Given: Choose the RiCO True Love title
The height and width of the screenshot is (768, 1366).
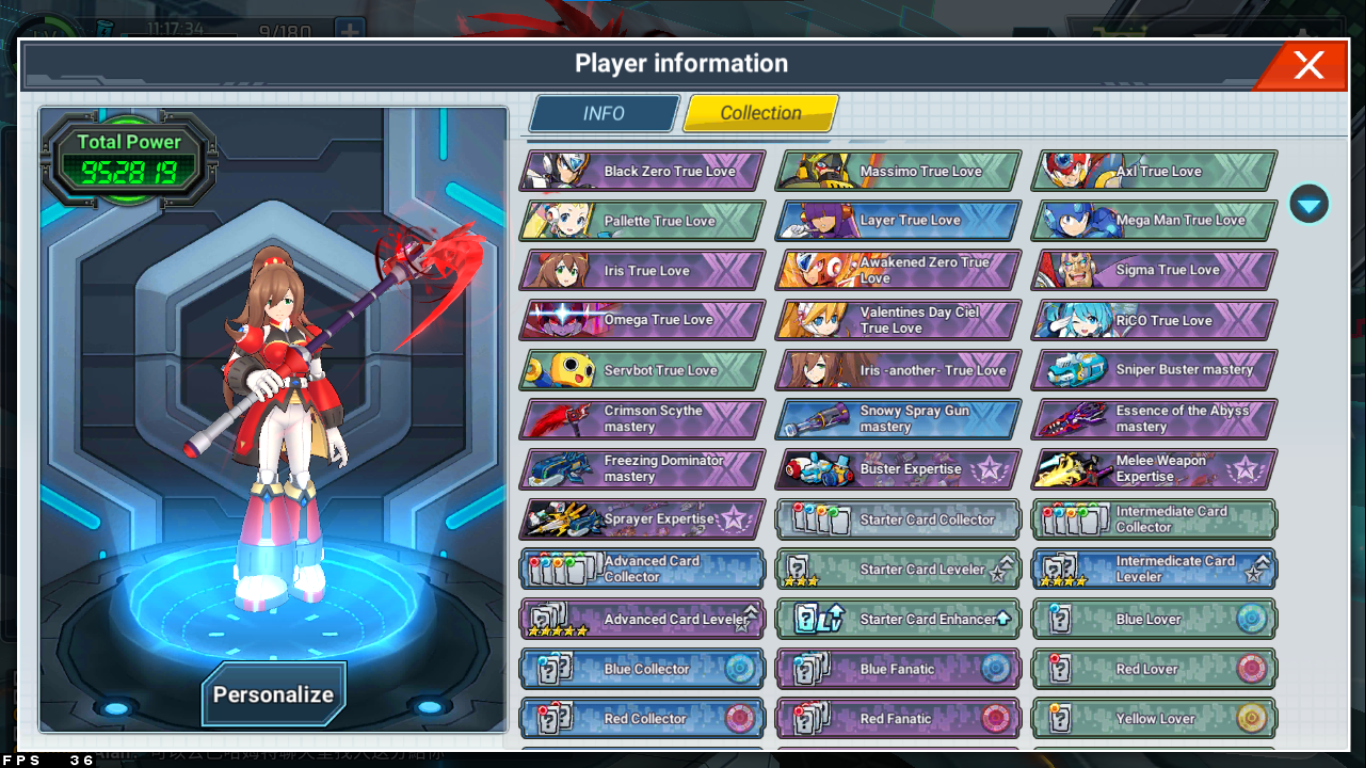Looking at the screenshot, I should pos(1154,320).
